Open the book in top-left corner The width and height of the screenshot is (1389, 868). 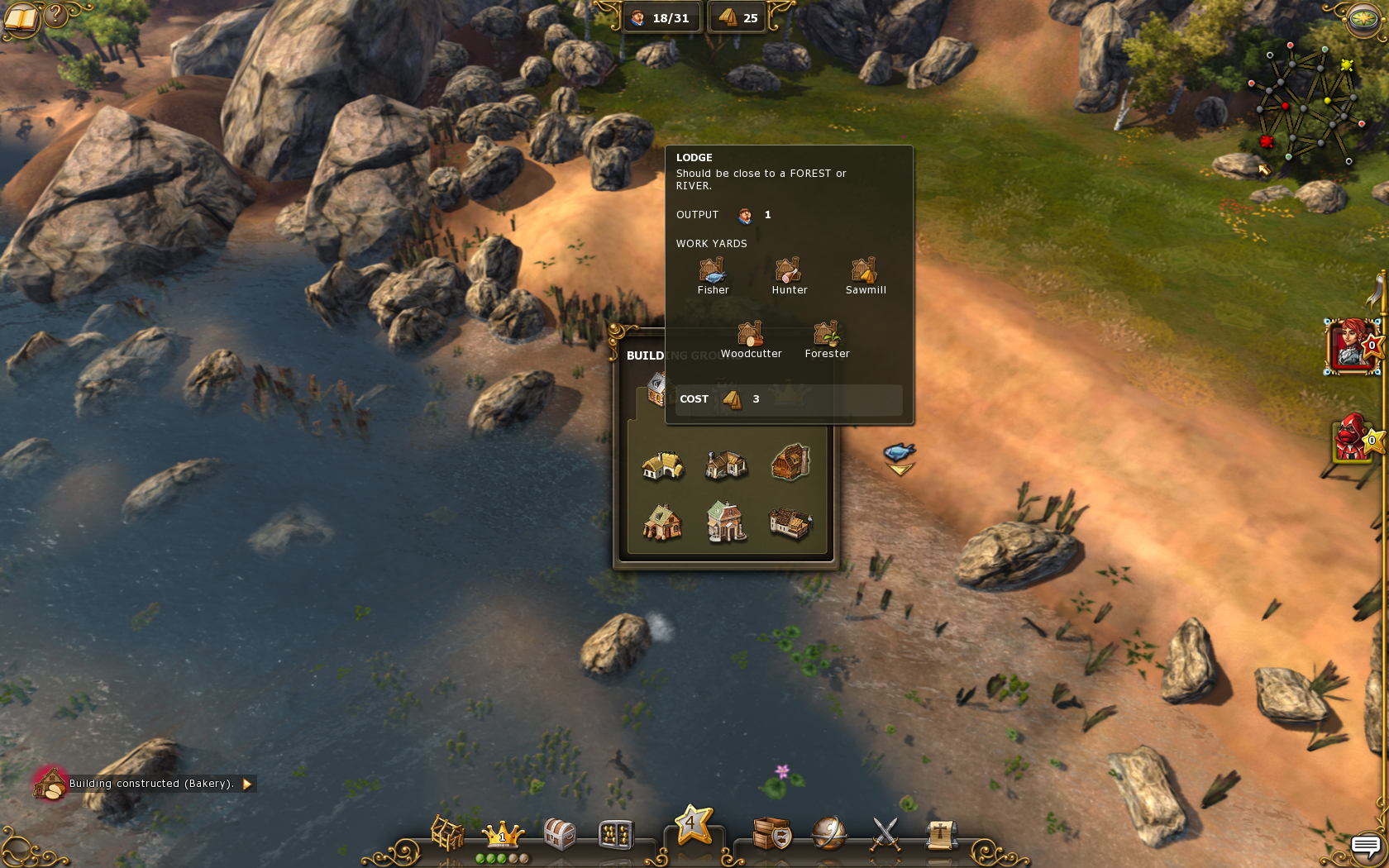pos(21,17)
